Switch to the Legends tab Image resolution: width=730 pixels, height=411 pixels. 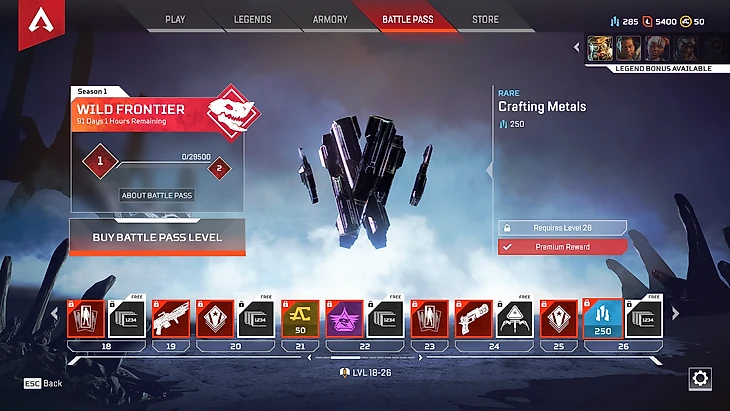(x=252, y=19)
